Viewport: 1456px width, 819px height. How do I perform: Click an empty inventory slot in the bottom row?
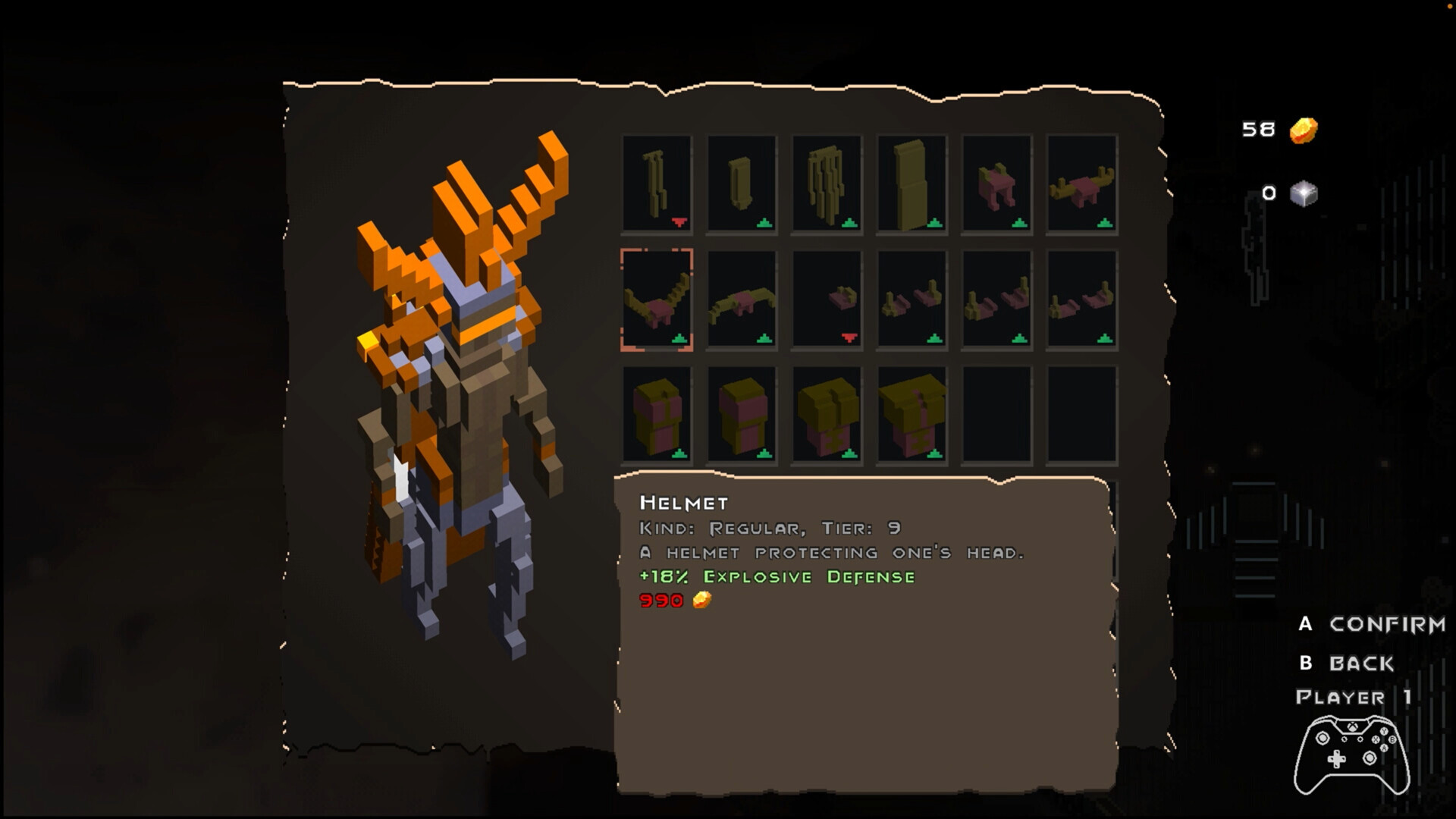pos(996,416)
